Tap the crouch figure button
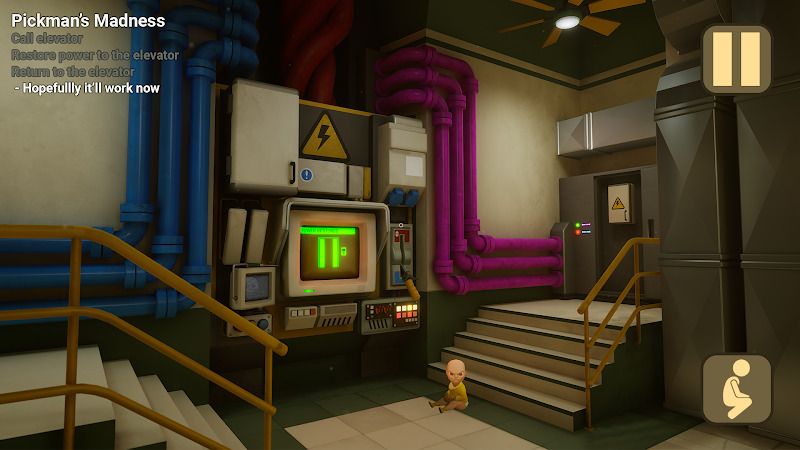The height and width of the screenshot is (450, 800). click(737, 387)
